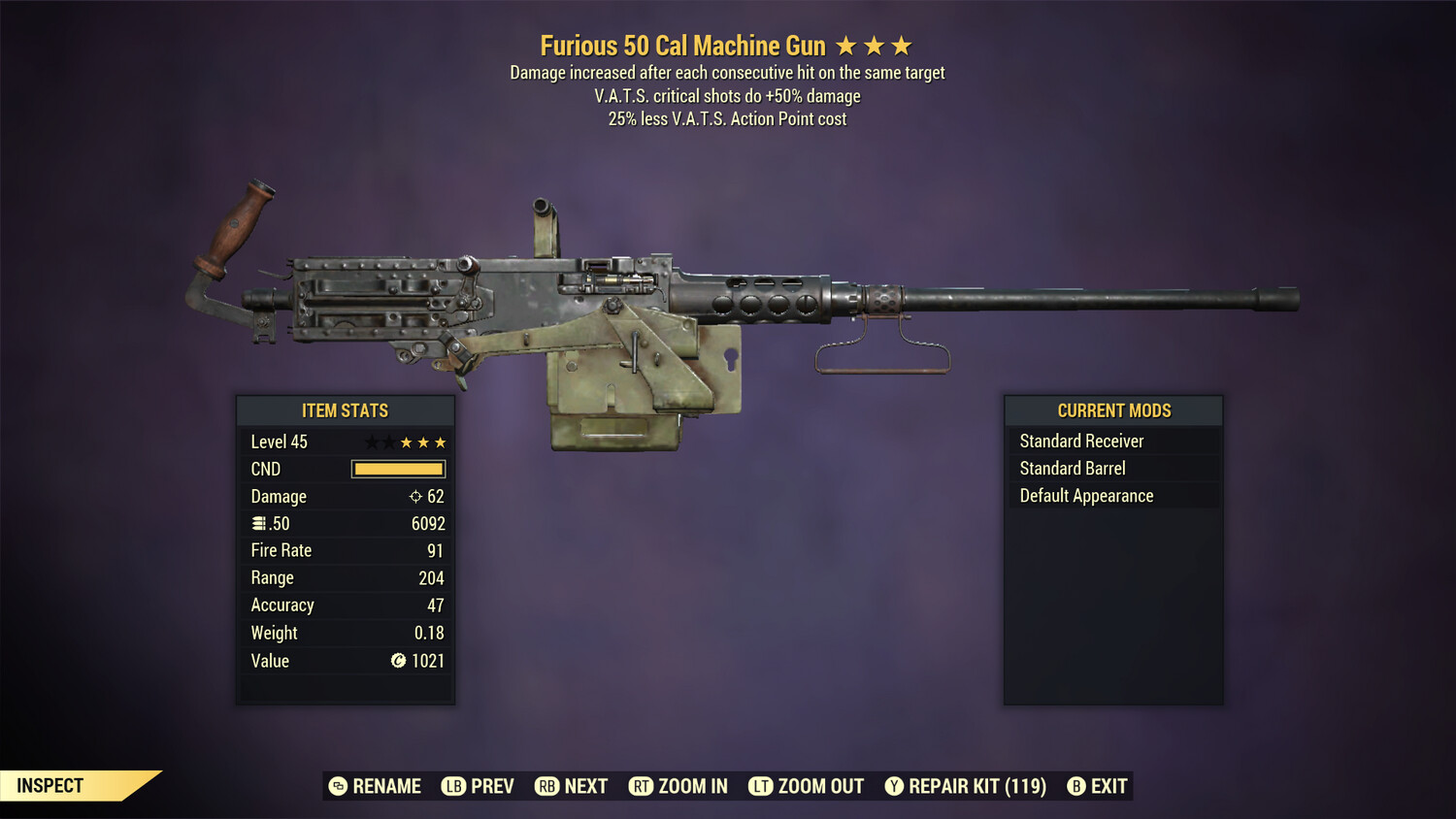This screenshot has height=819, width=1456.
Task: Toggle the third star in the Level 45 row
Action: [405, 441]
